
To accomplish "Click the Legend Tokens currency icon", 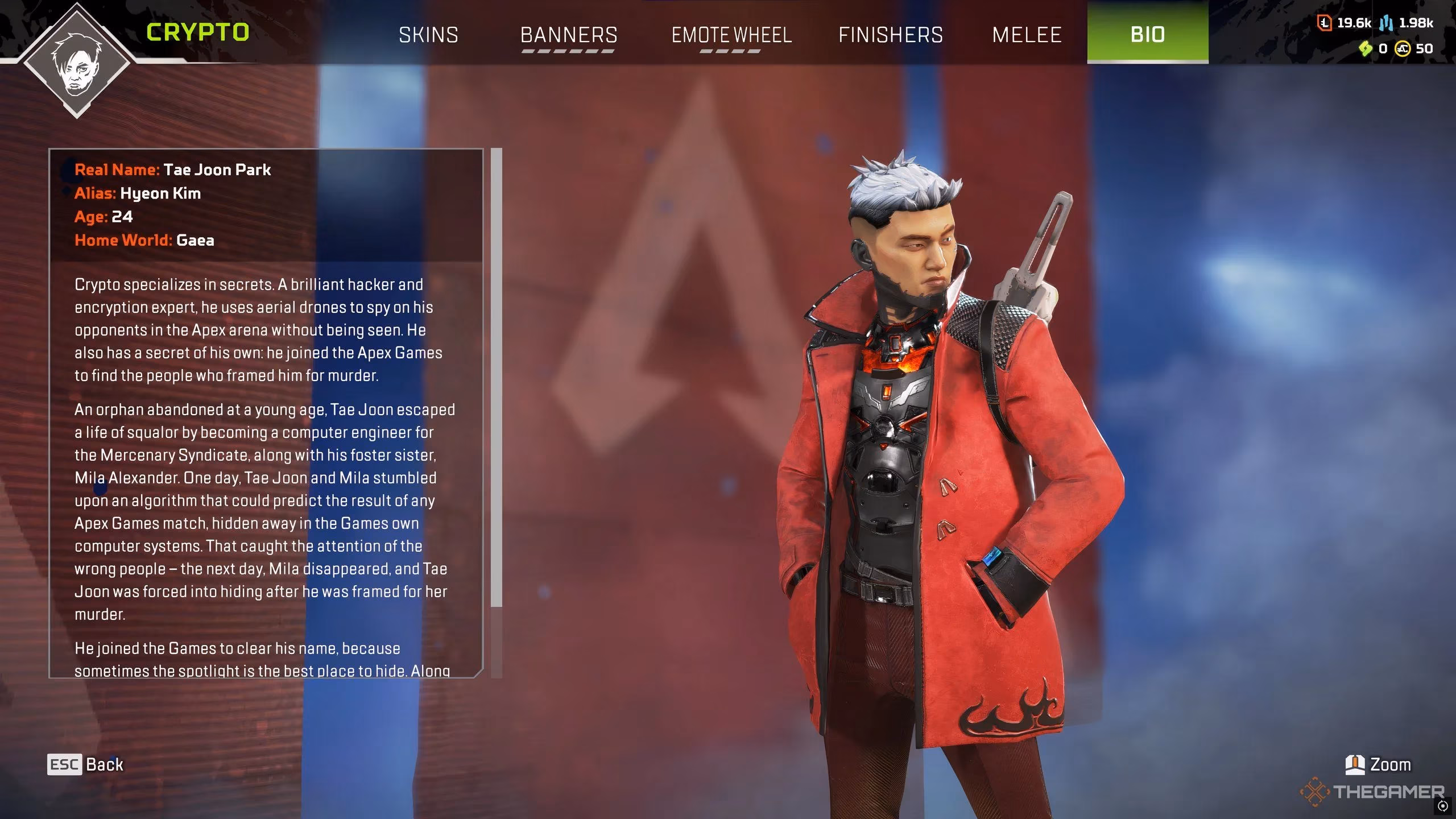I will (1324, 24).
